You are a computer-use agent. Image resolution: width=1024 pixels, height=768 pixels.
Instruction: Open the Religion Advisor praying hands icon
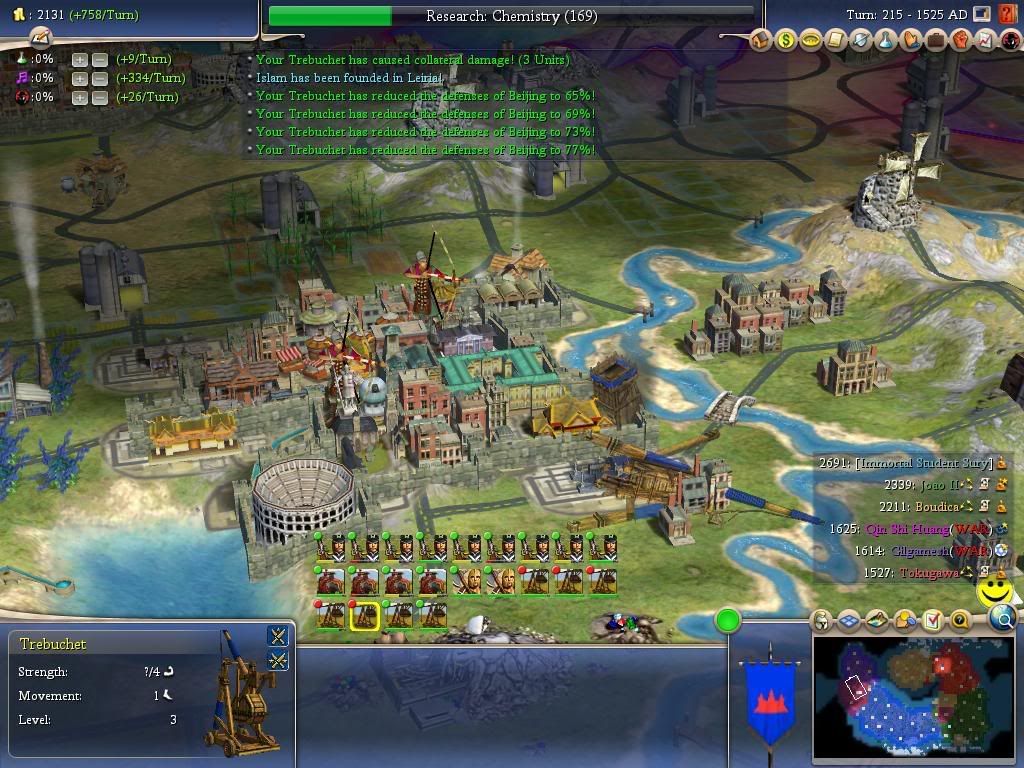click(x=910, y=41)
